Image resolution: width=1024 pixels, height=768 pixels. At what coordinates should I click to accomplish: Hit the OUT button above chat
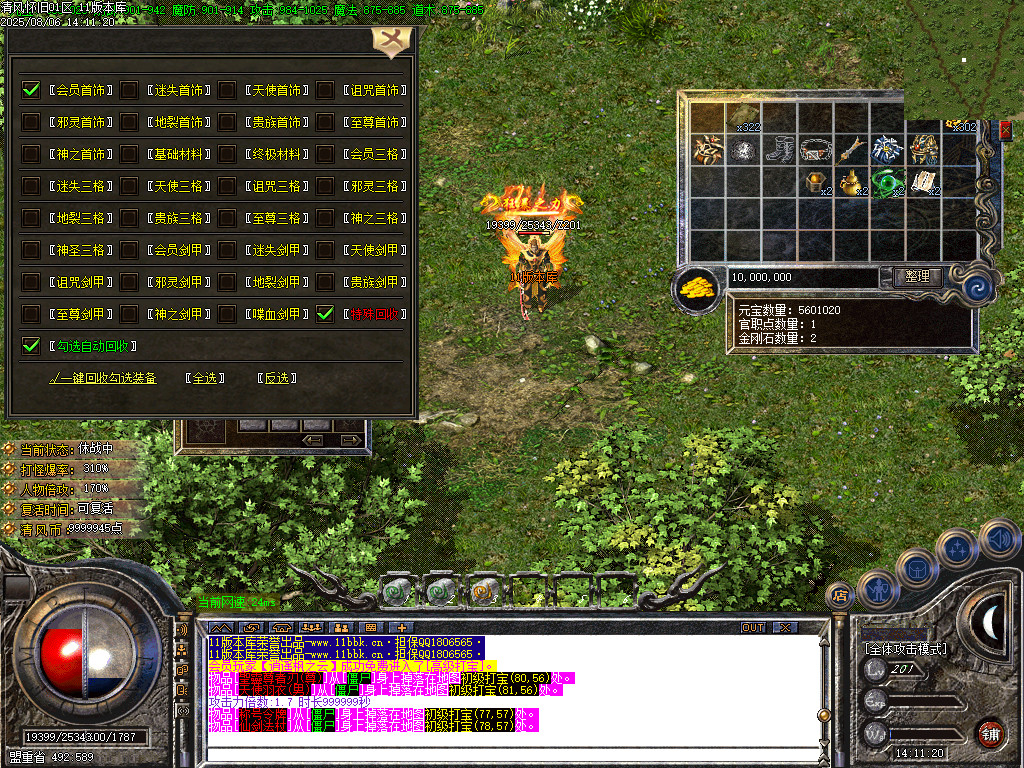tap(752, 627)
